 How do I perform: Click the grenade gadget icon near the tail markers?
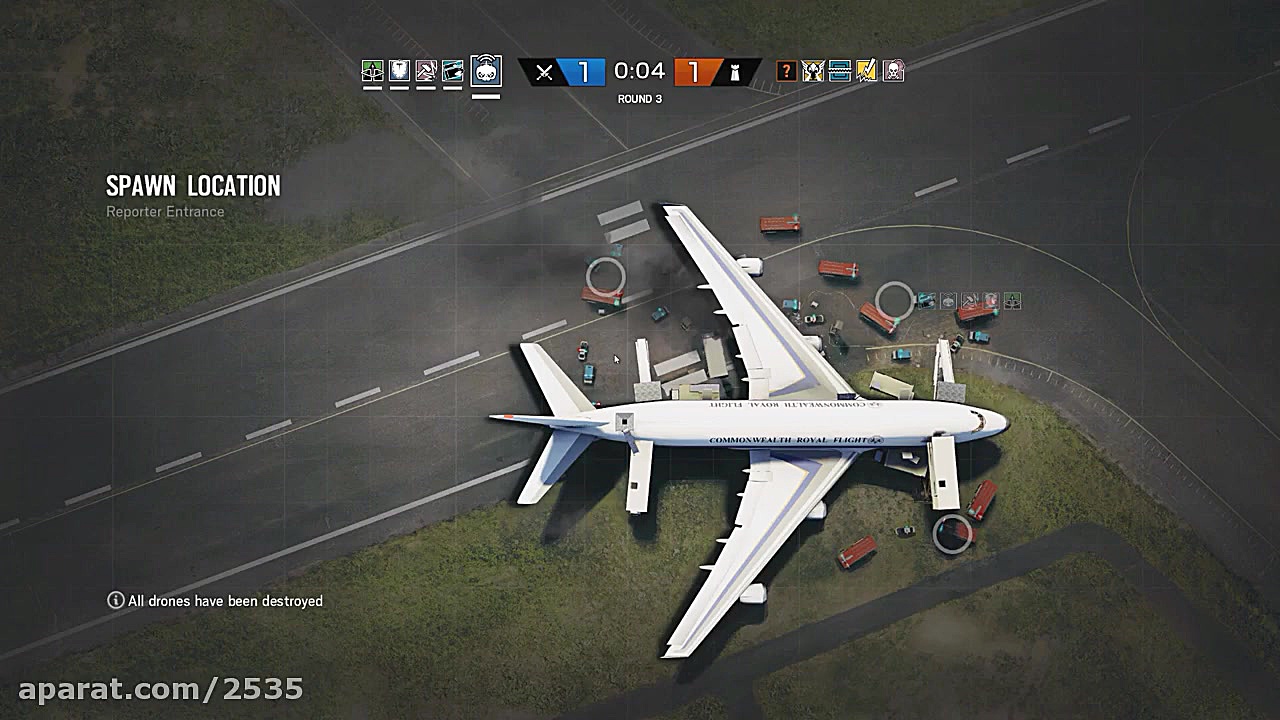tap(946, 300)
